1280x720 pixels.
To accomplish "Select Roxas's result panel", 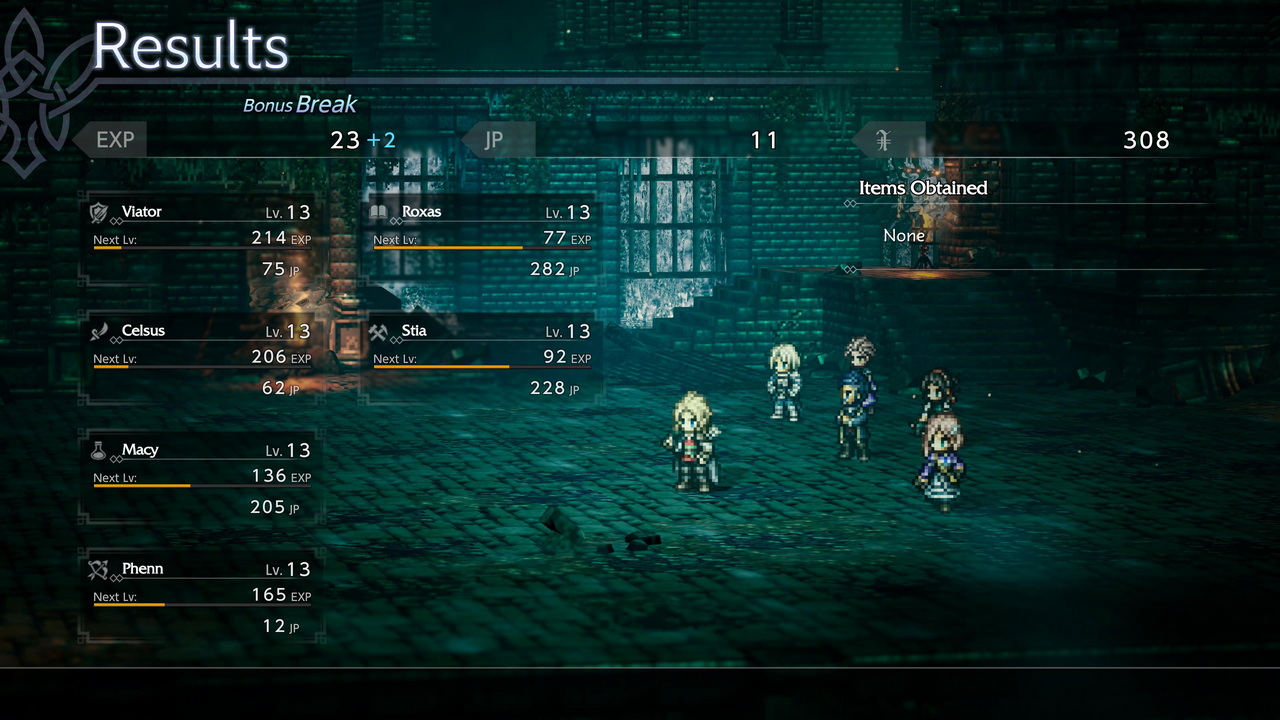I will tap(481, 240).
